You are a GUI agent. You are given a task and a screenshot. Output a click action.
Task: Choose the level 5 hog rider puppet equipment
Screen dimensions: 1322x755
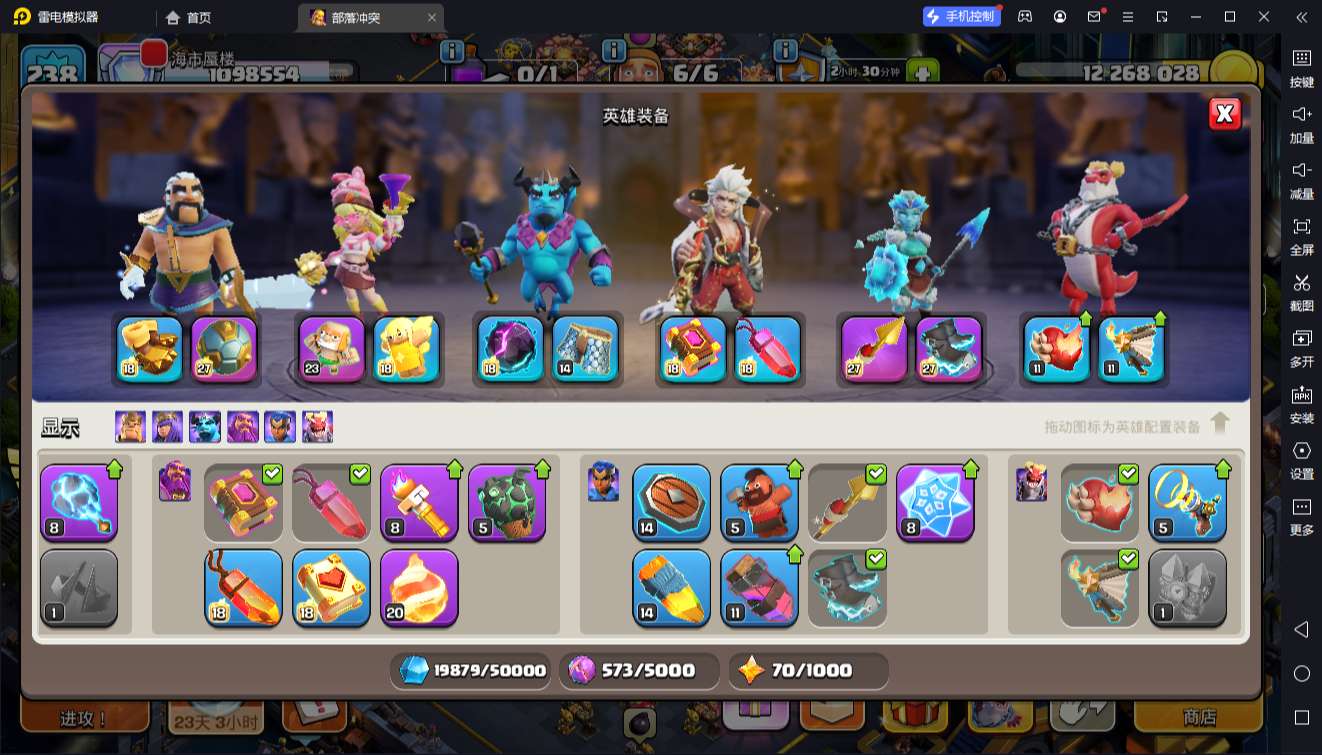[x=759, y=502]
